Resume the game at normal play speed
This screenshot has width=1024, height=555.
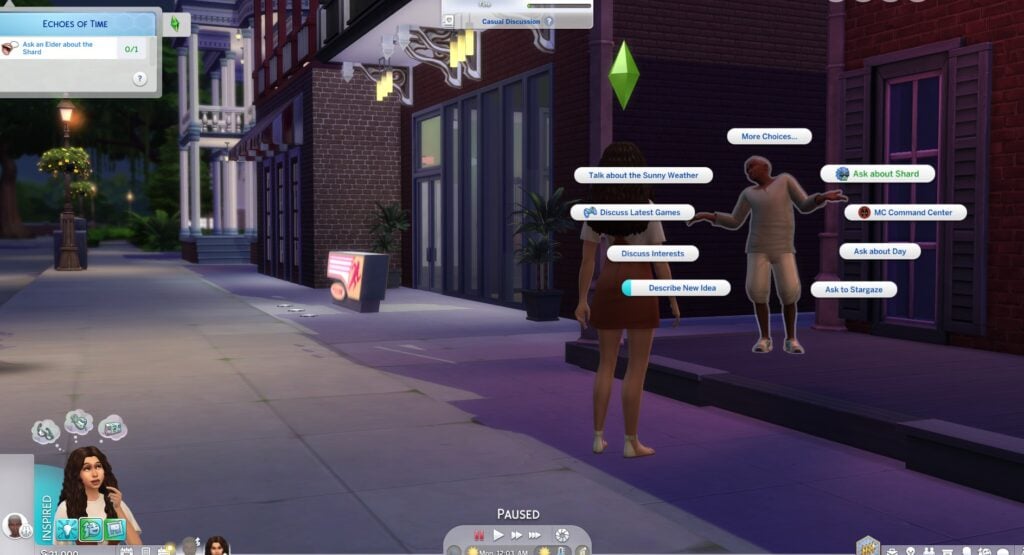(x=498, y=535)
